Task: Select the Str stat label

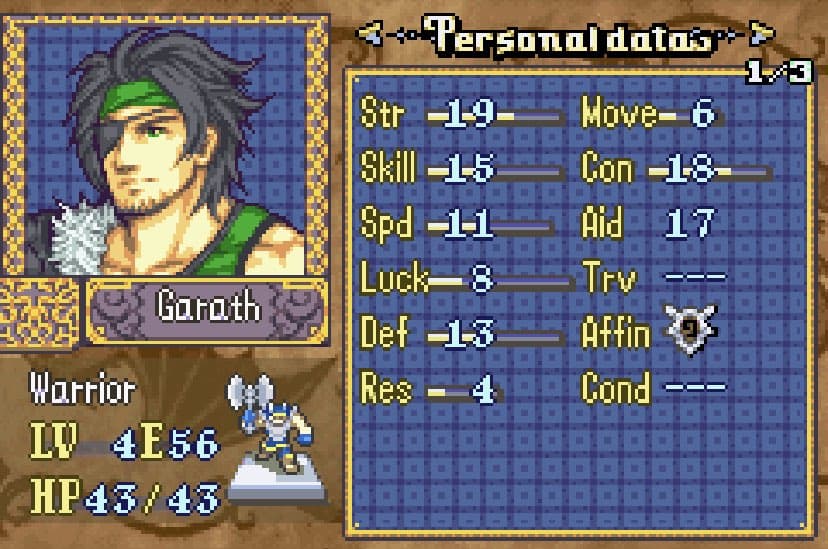Action: pos(382,115)
